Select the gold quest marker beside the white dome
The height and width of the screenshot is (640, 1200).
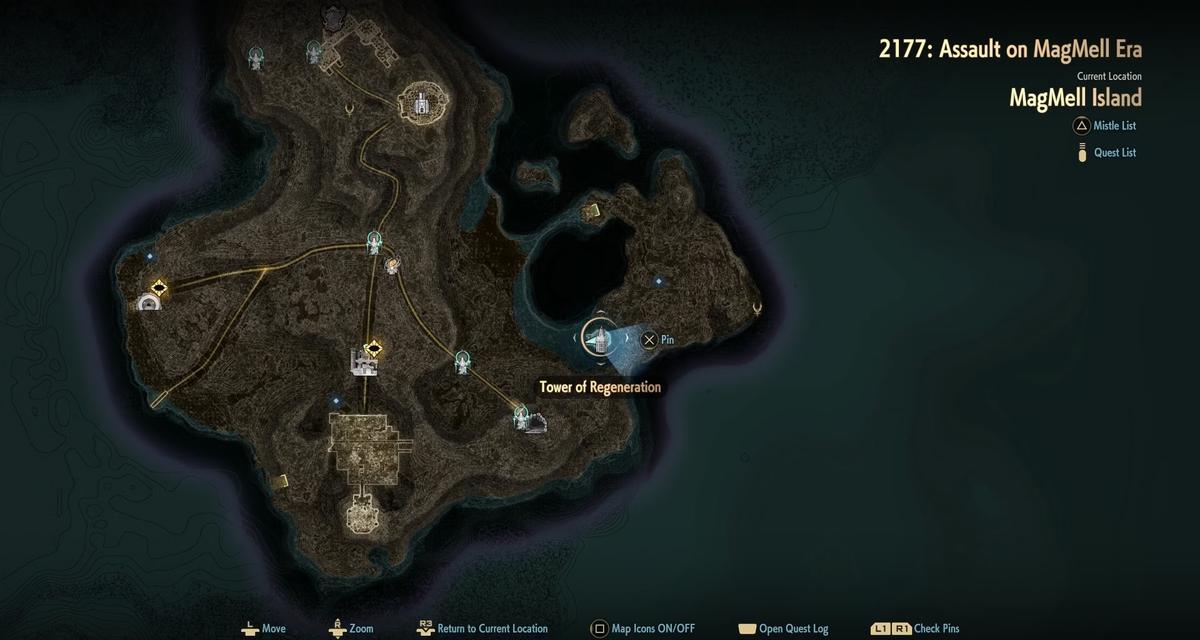point(157,288)
